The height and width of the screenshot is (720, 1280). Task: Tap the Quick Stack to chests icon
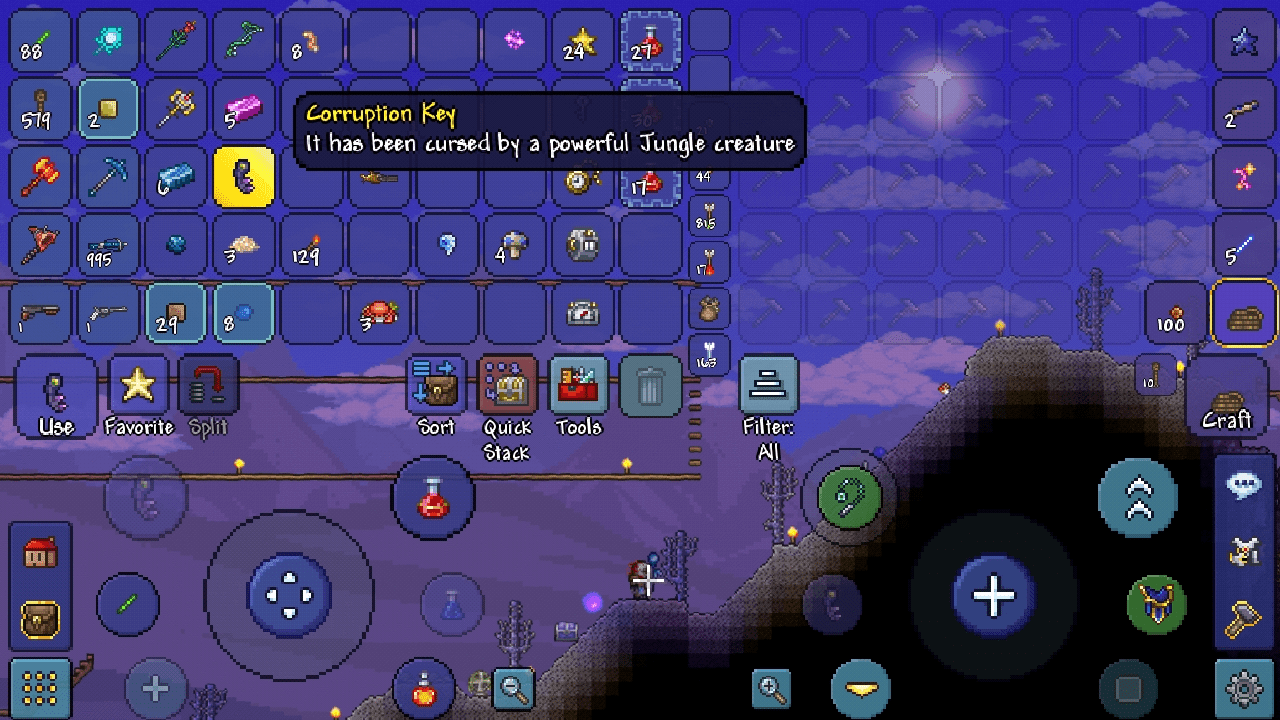[507, 387]
